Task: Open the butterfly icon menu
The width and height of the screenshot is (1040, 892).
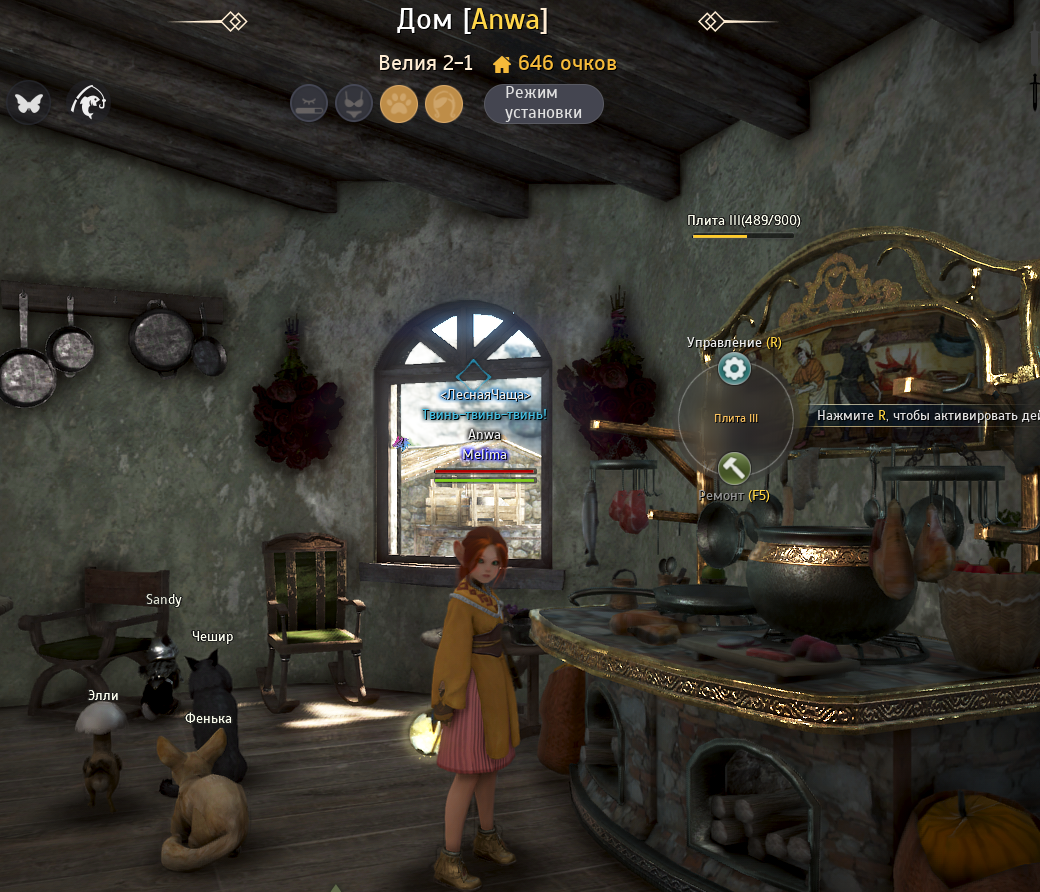Action: tap(29, 102)
